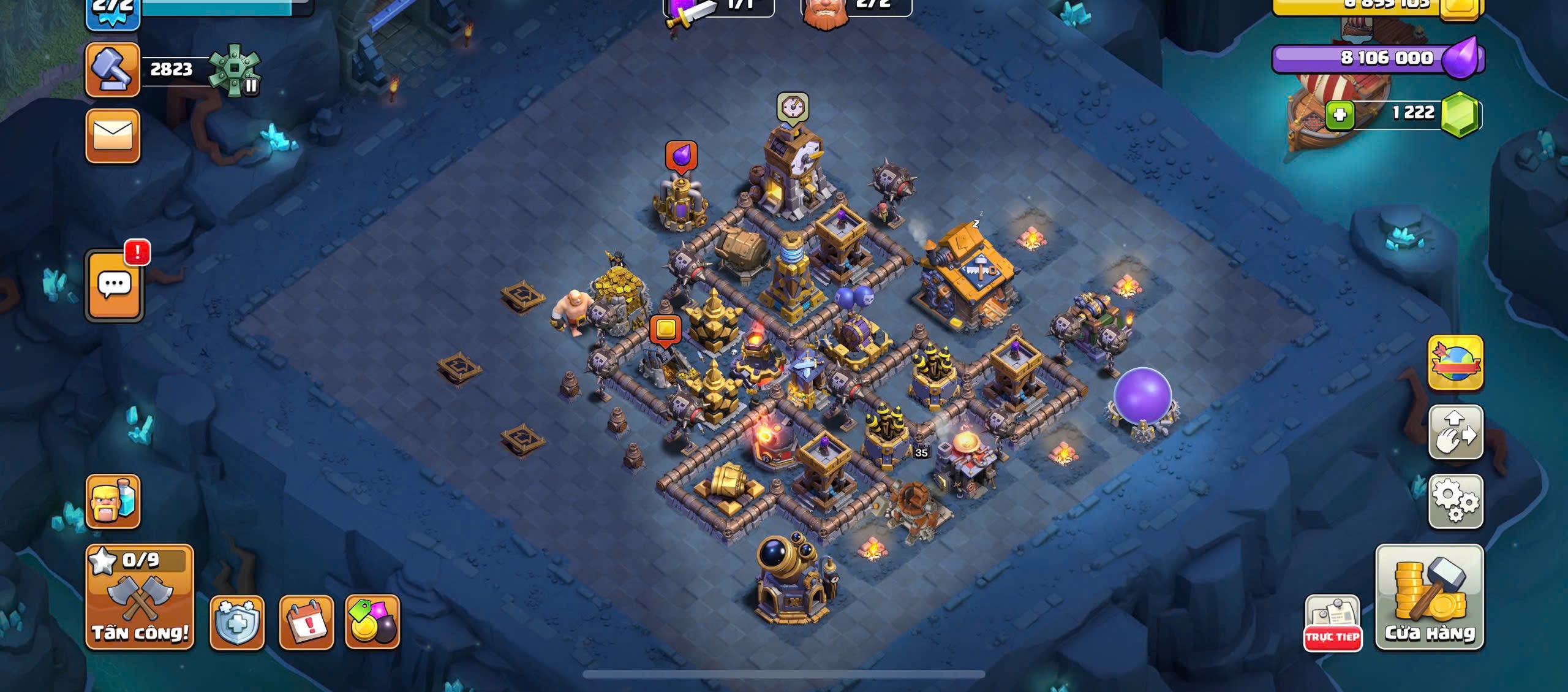Activate the layout editor hand-with-arrows button
Viewport: 1568px width, 692px height.
tap(1456, 432)
